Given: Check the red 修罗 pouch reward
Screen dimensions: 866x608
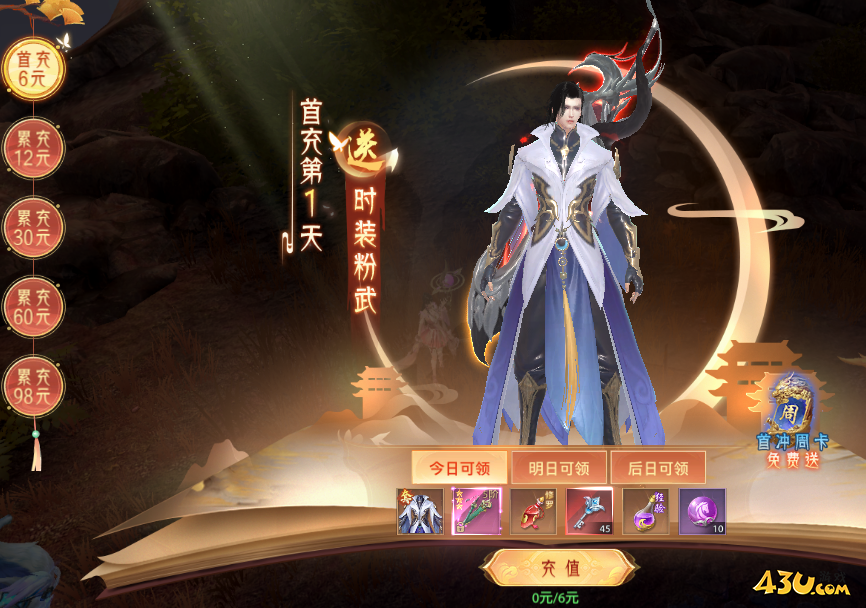Looking at the screenshot, I should [533, 512].
